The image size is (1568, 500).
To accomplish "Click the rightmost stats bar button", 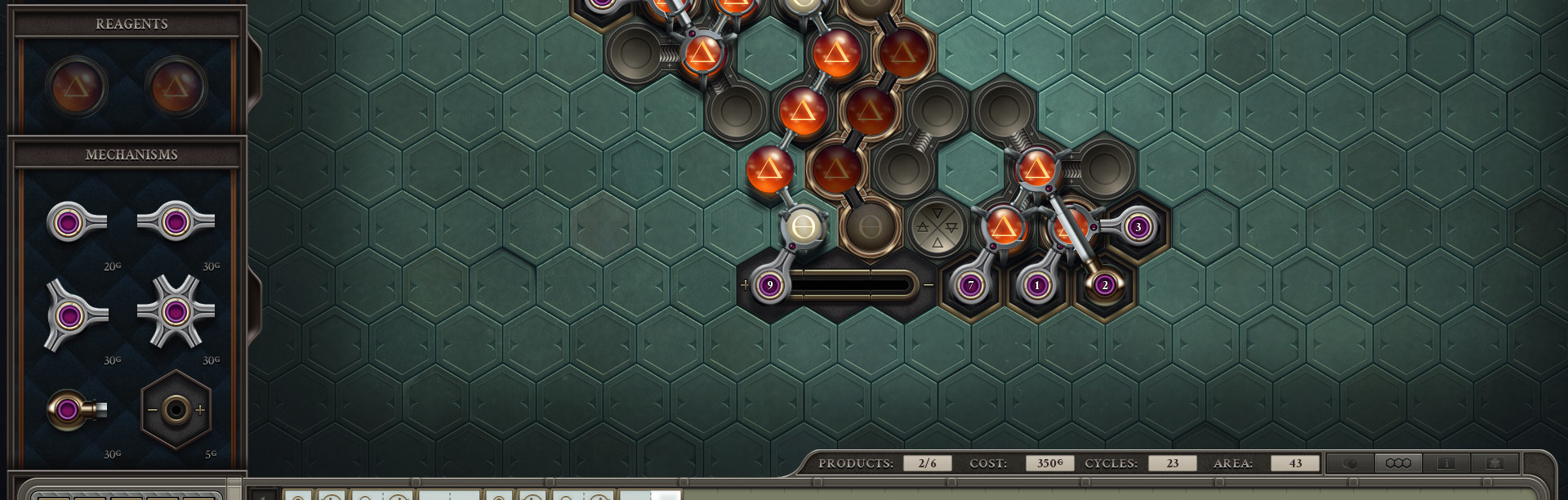I will point(1494,463).
